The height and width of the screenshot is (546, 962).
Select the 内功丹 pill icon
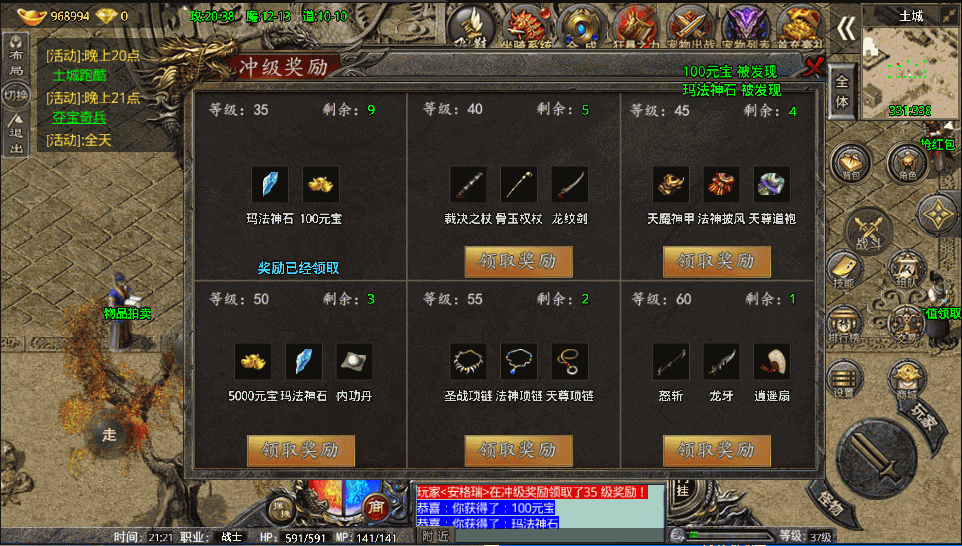pos(354,361)
